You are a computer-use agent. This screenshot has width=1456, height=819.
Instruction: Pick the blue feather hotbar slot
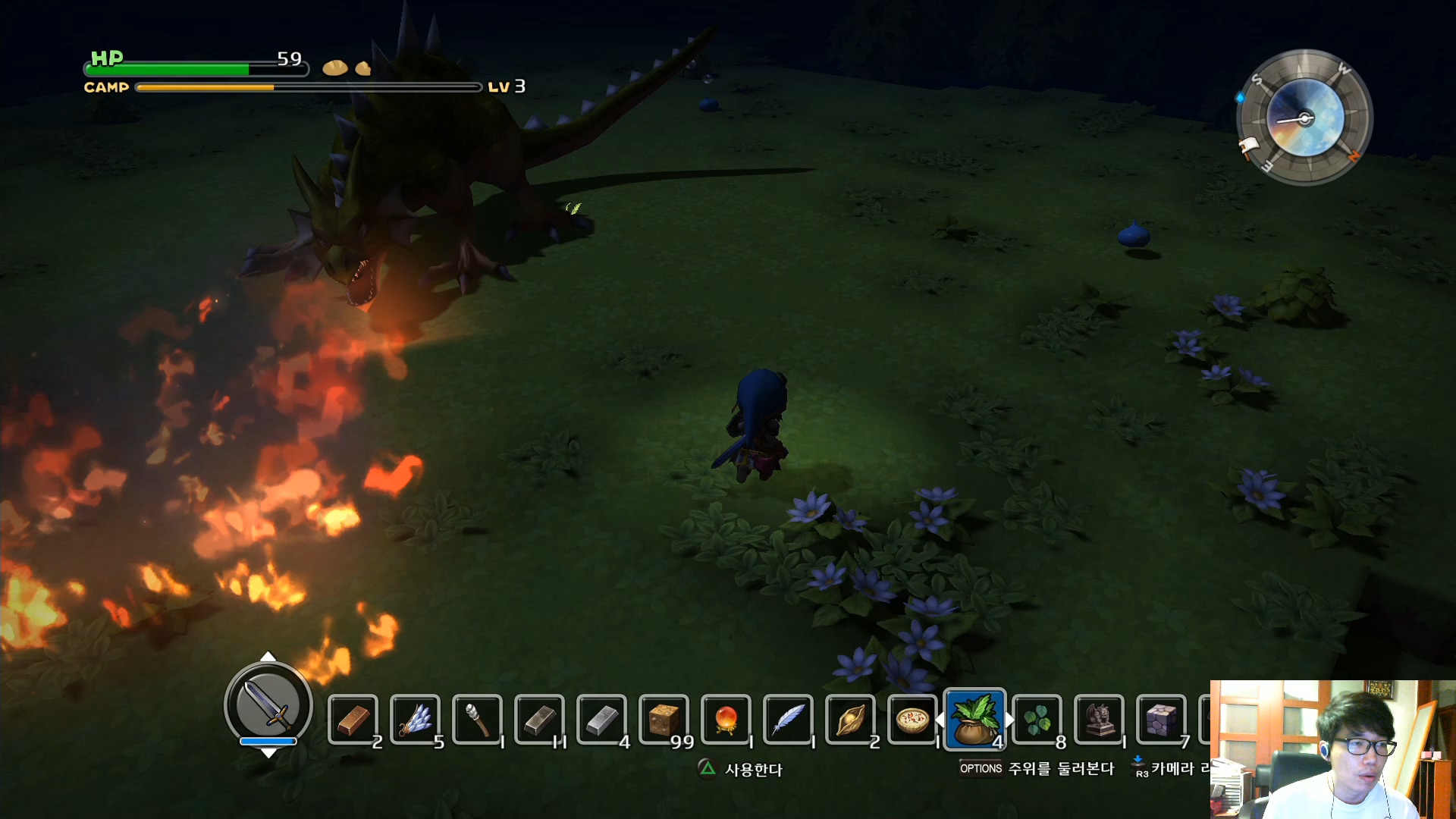pos(789,719)
